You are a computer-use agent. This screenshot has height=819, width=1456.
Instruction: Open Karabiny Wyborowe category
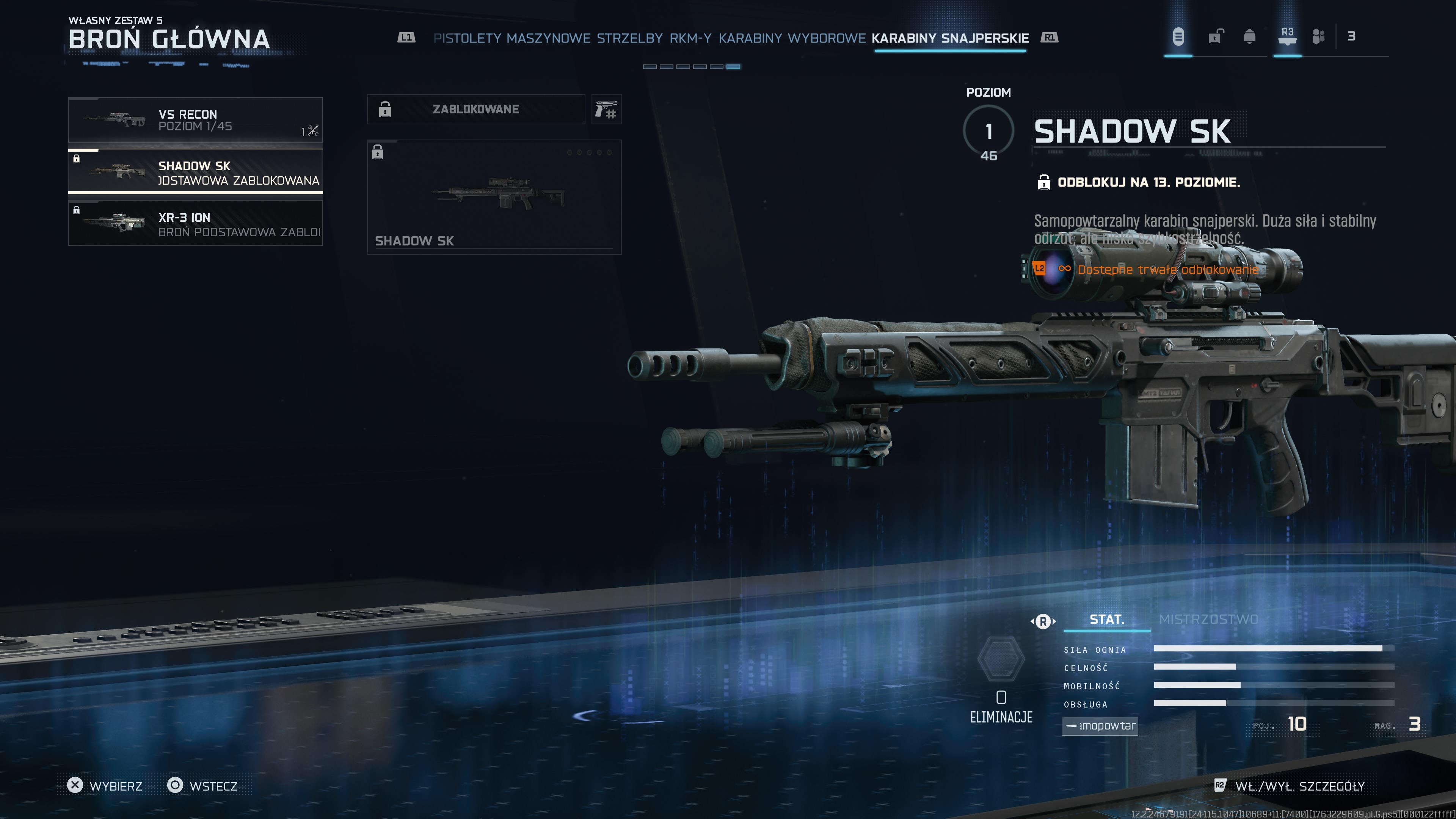pos(792,38)
